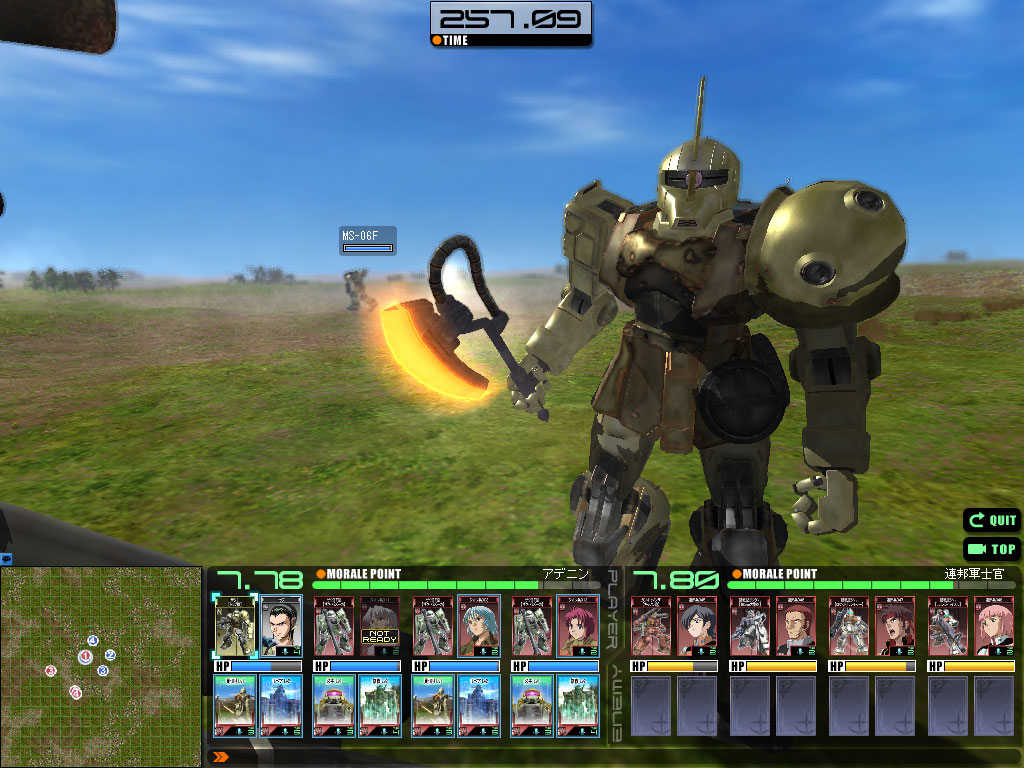Select the enemy red mobile suit card
Image resolution: width=1024 pixels, height=768 pixels.
pyautogui.click(x=650, y=625)
